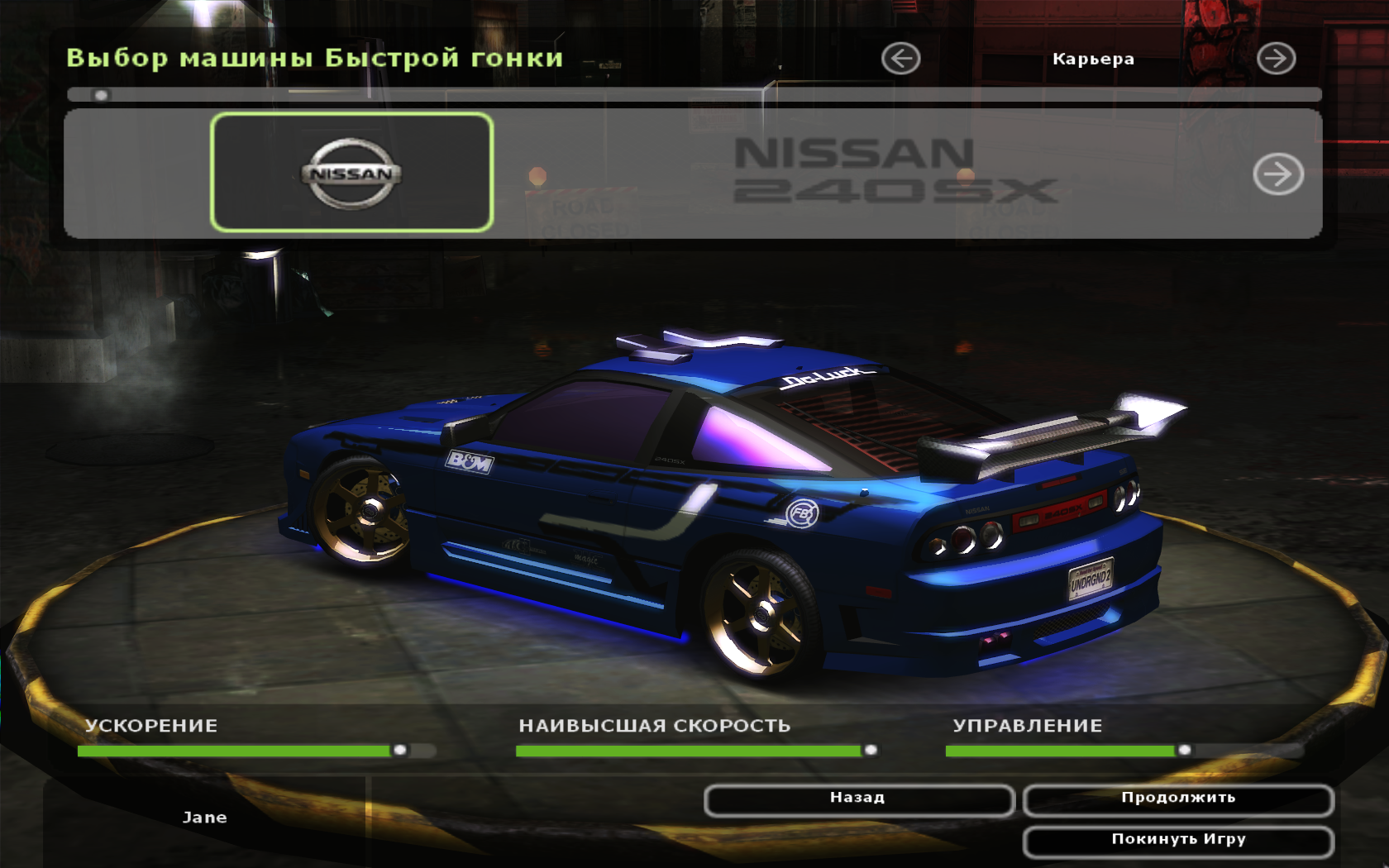Quit via Покинуть Игру button
This screenshot has height=868, width=1389.
(1178, 841)
